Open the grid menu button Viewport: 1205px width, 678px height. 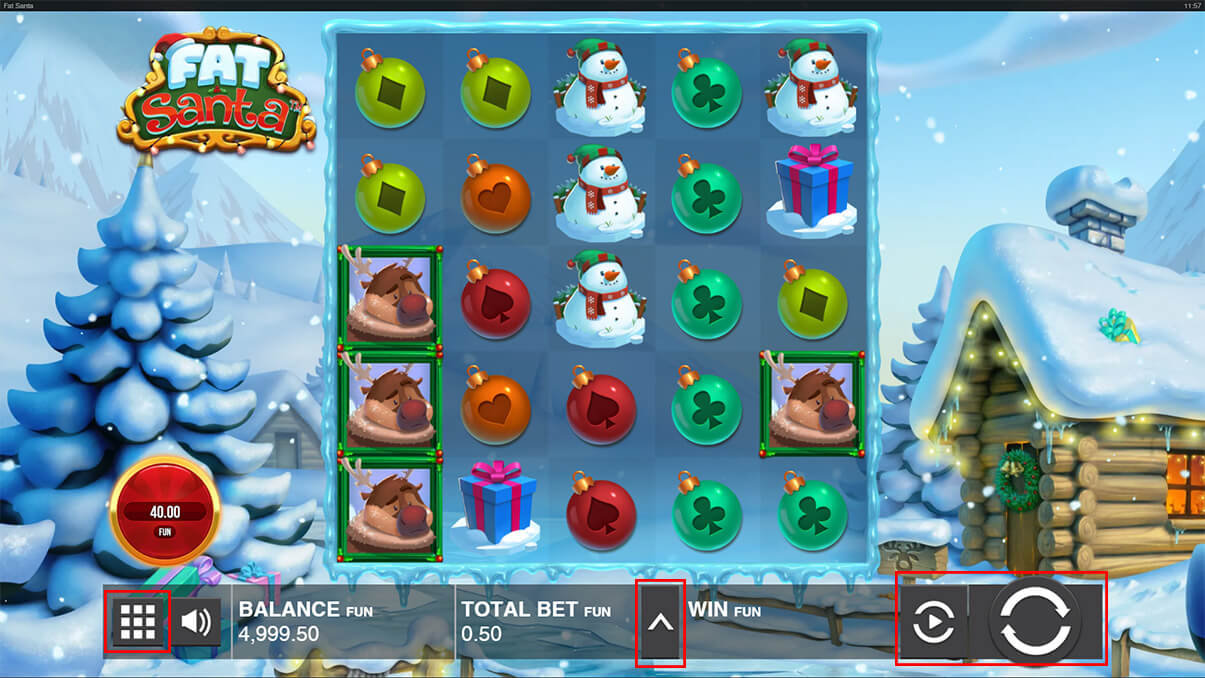[x=137, y=622]
